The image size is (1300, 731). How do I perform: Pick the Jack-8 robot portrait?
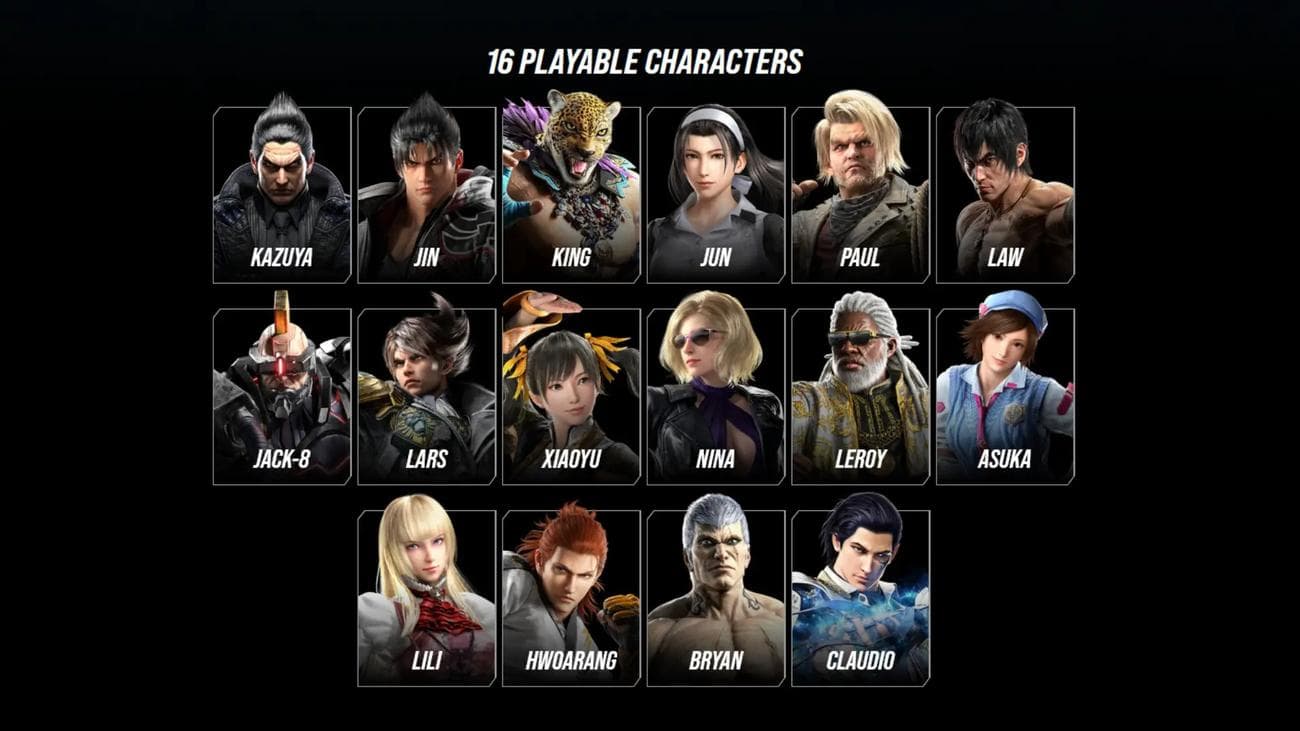[282, 397]
